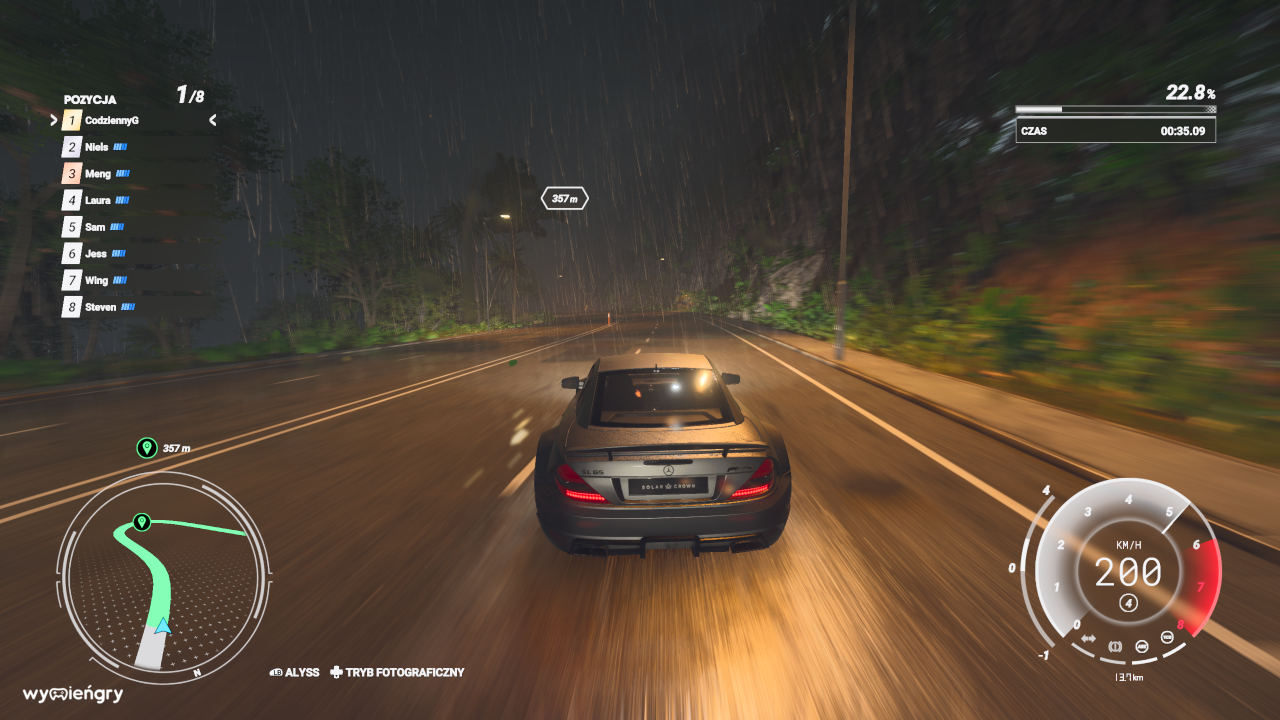Image resolution: width=1280 pixels, height=720 pixels.
Task: Select CodziennyG in the position list
Action: click(111, 120)
